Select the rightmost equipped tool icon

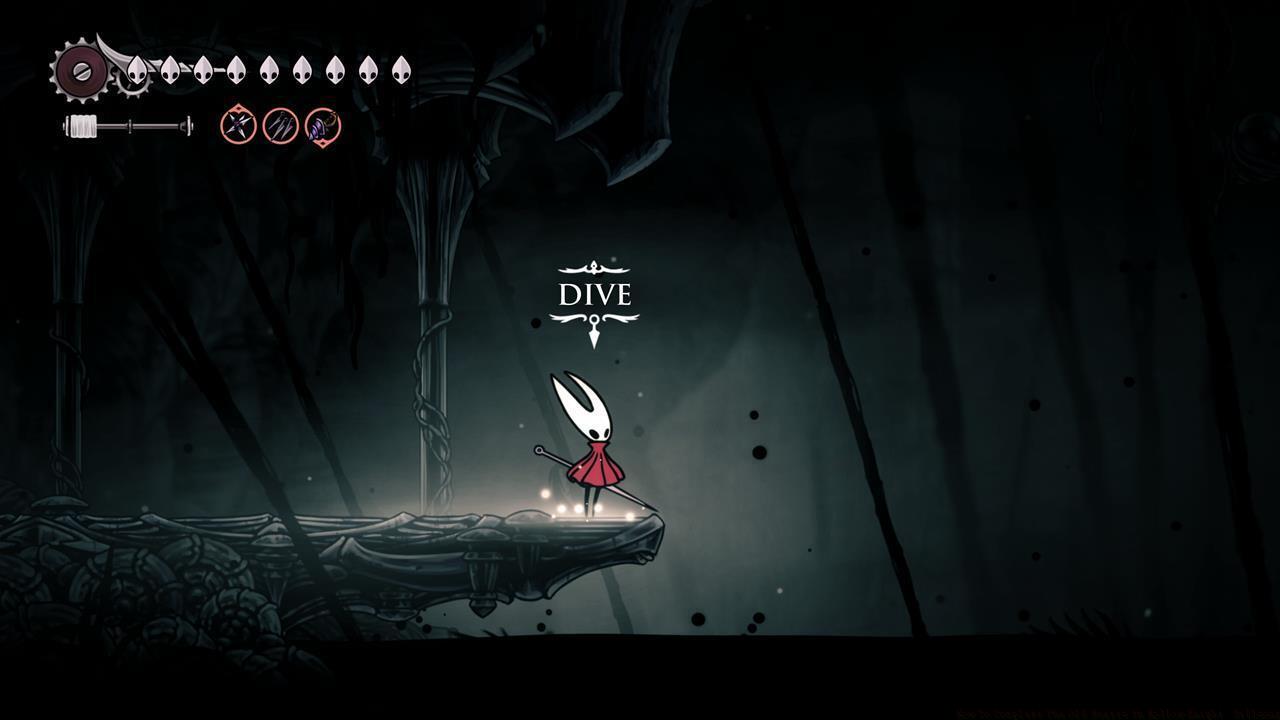click(x=321, y=126)
